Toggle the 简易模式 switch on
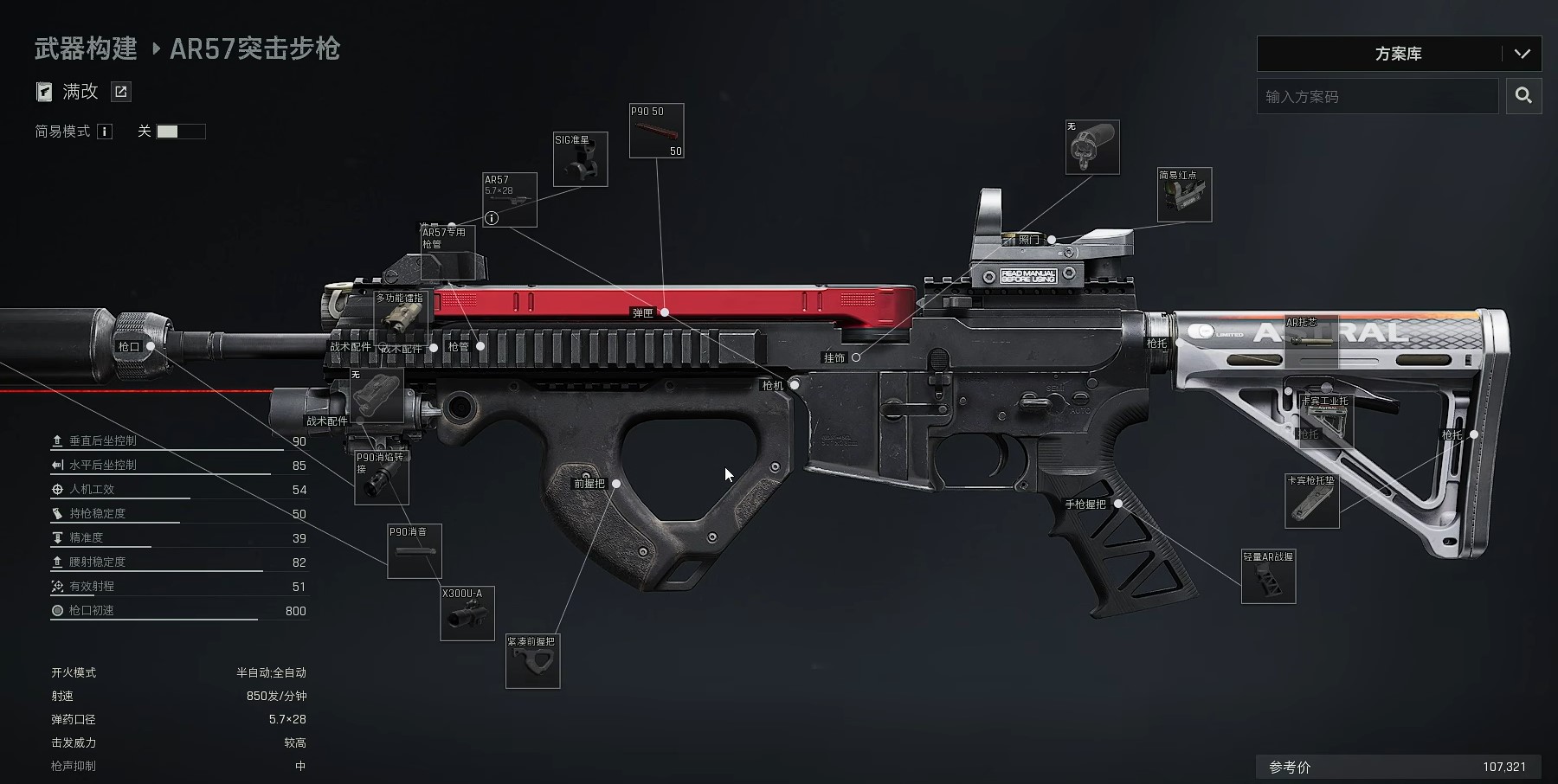This screenshot has width=1558, height=784. [x=182, y=132]
